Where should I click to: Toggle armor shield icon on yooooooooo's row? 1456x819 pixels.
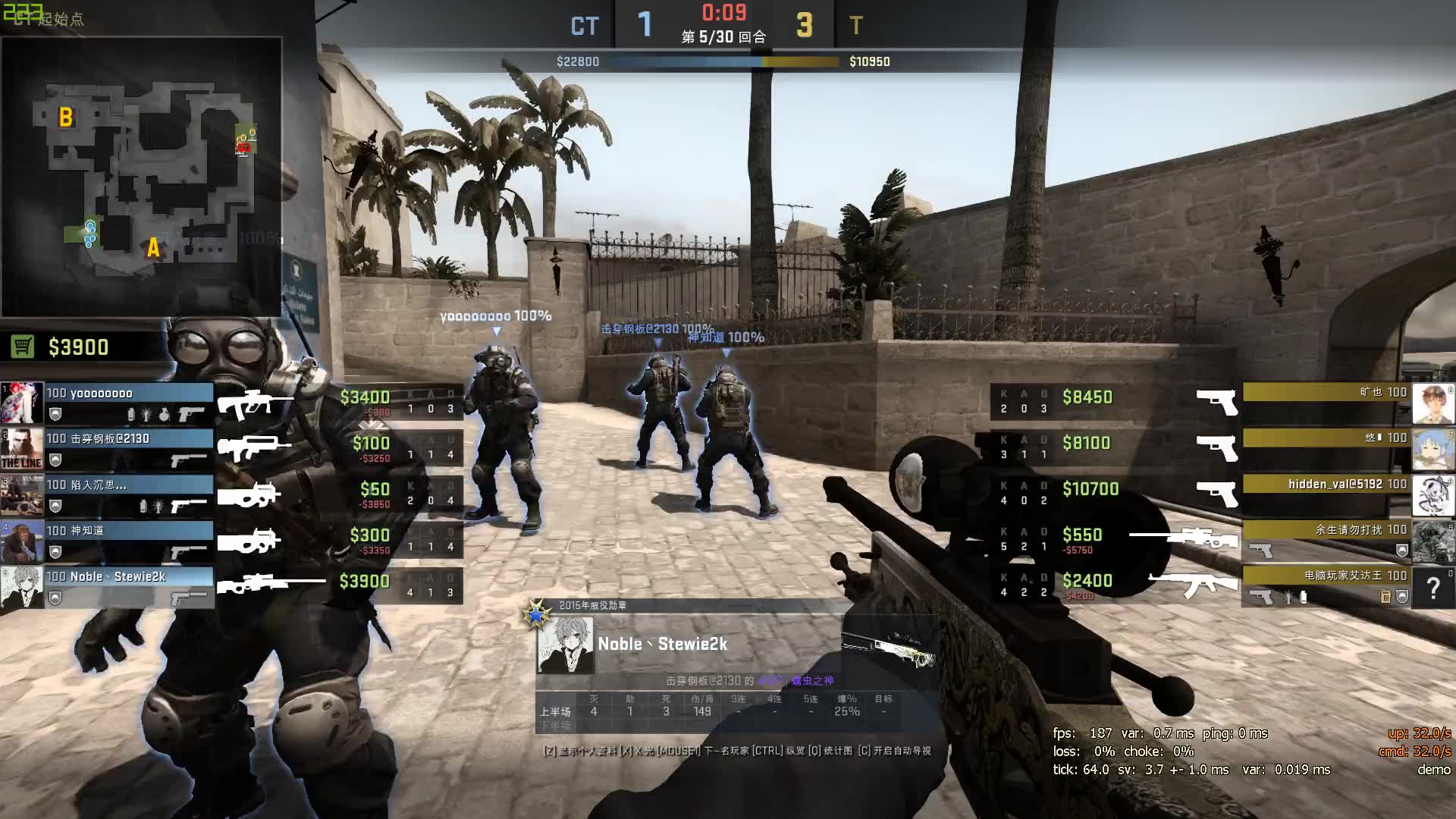click(55, 416)
